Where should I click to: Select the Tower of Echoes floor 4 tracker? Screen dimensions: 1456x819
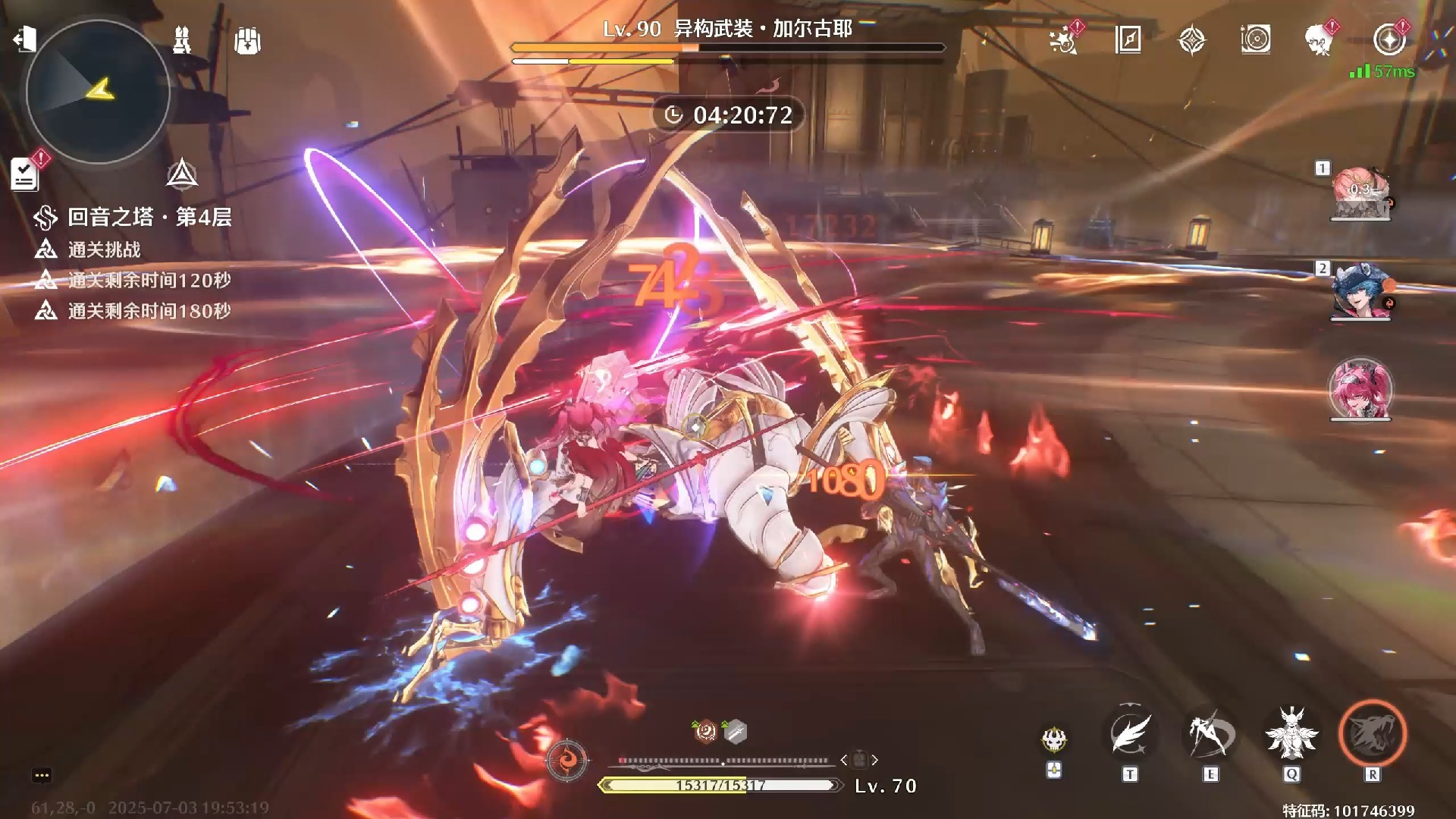tap(133, 218)
